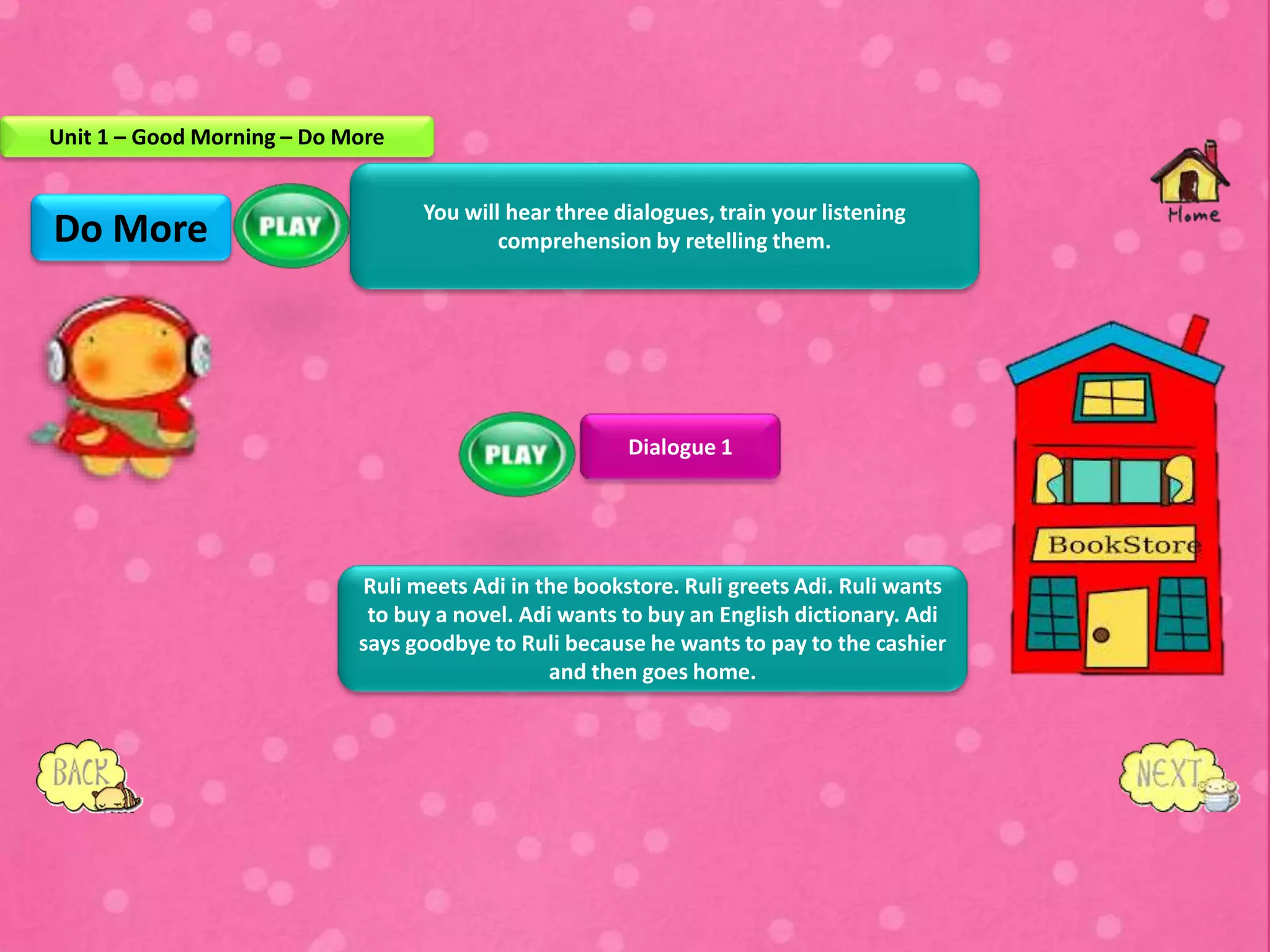Click the Home house icon
This screenshot has height=952, width=1270.
(x=1190, y=181)
